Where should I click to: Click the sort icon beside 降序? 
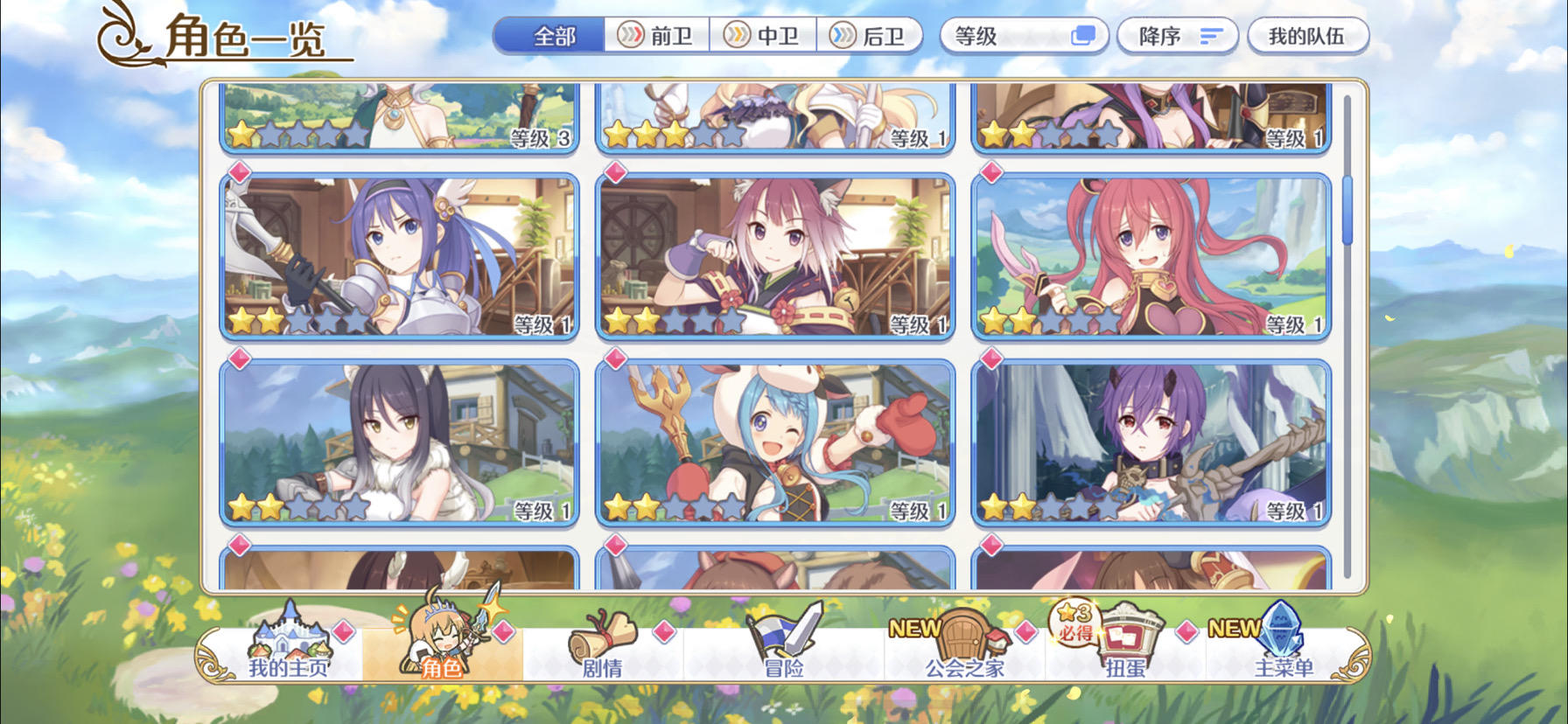(x=1212, y=36)
